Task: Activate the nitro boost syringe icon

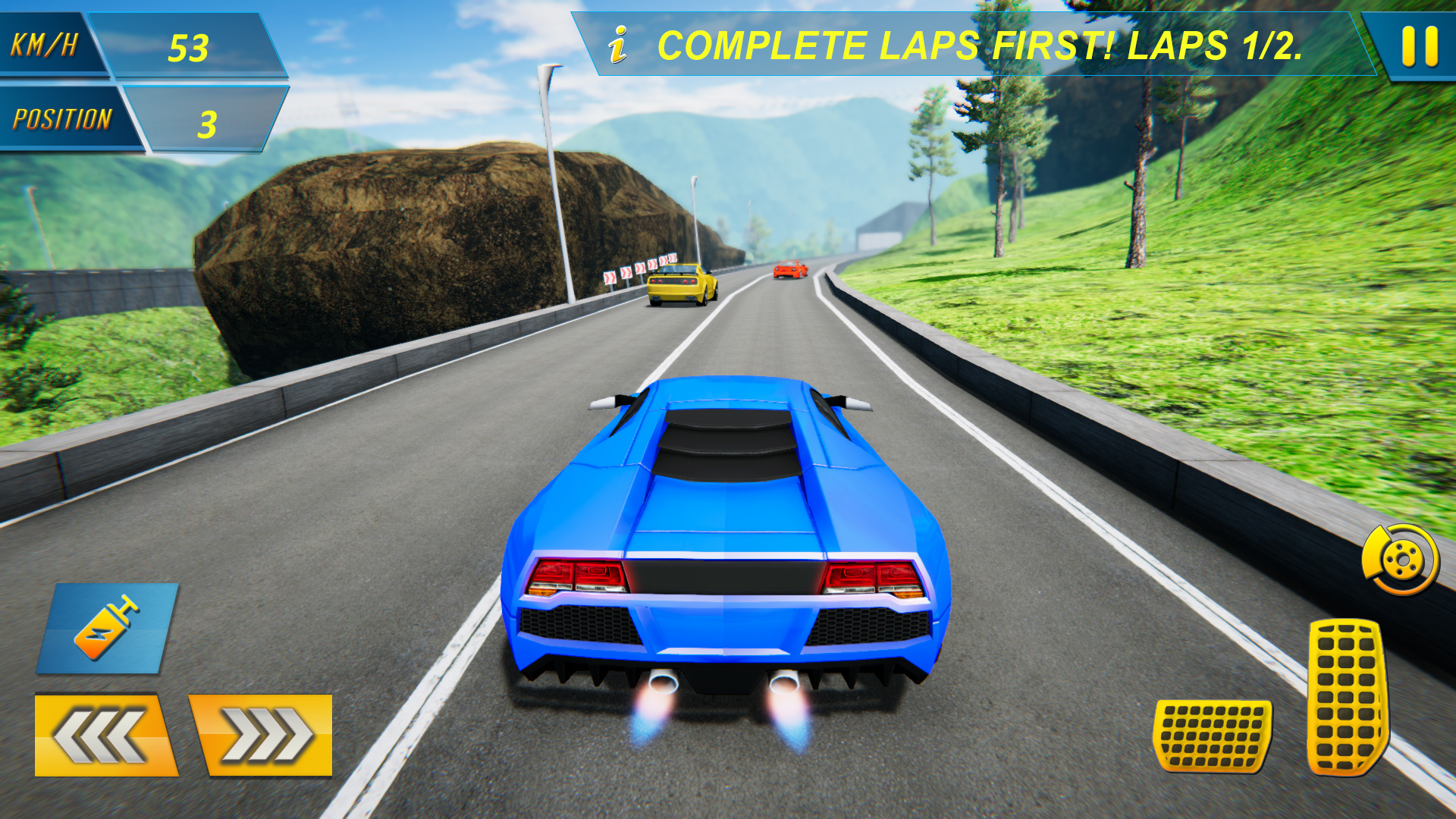Action: (106, 629)
